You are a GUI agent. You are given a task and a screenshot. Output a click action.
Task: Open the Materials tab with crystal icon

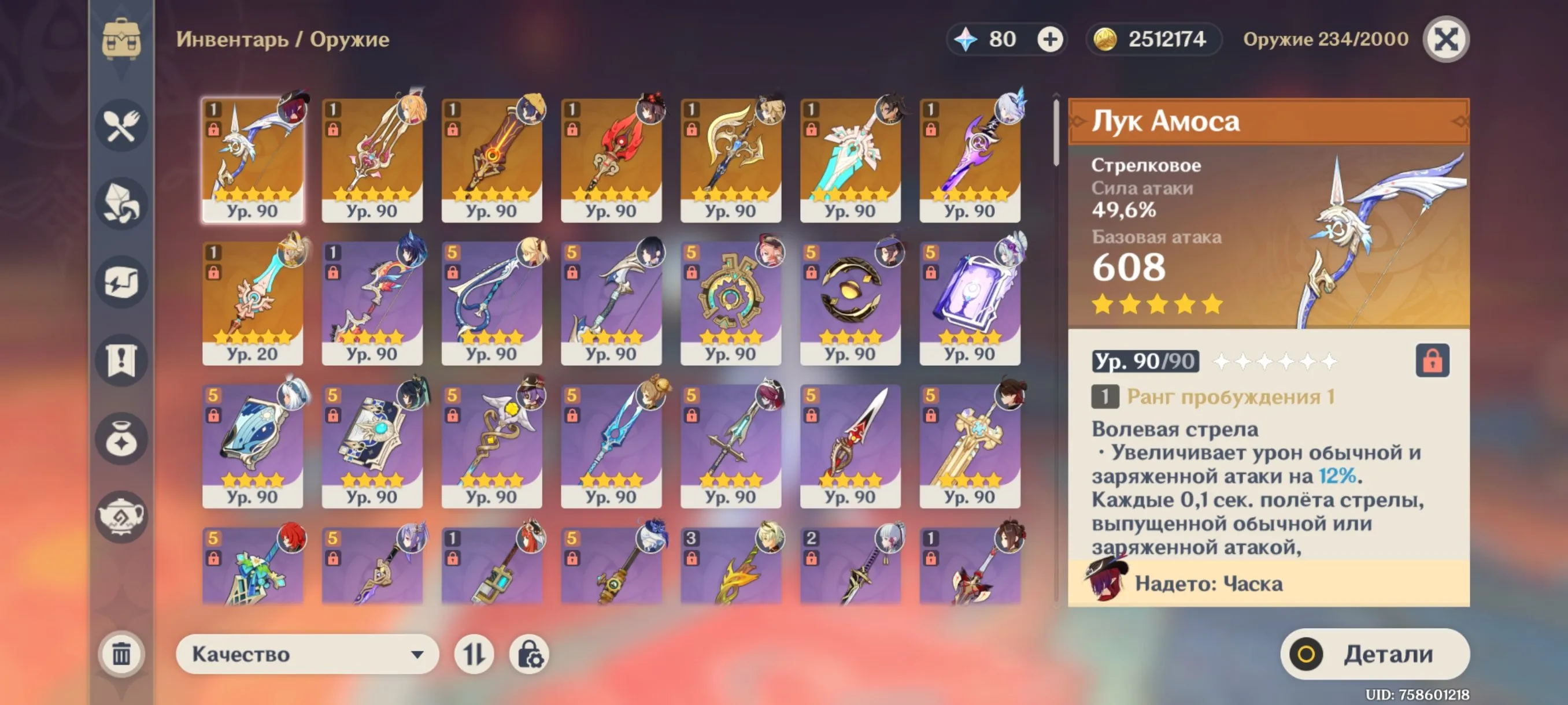(122, 204)
